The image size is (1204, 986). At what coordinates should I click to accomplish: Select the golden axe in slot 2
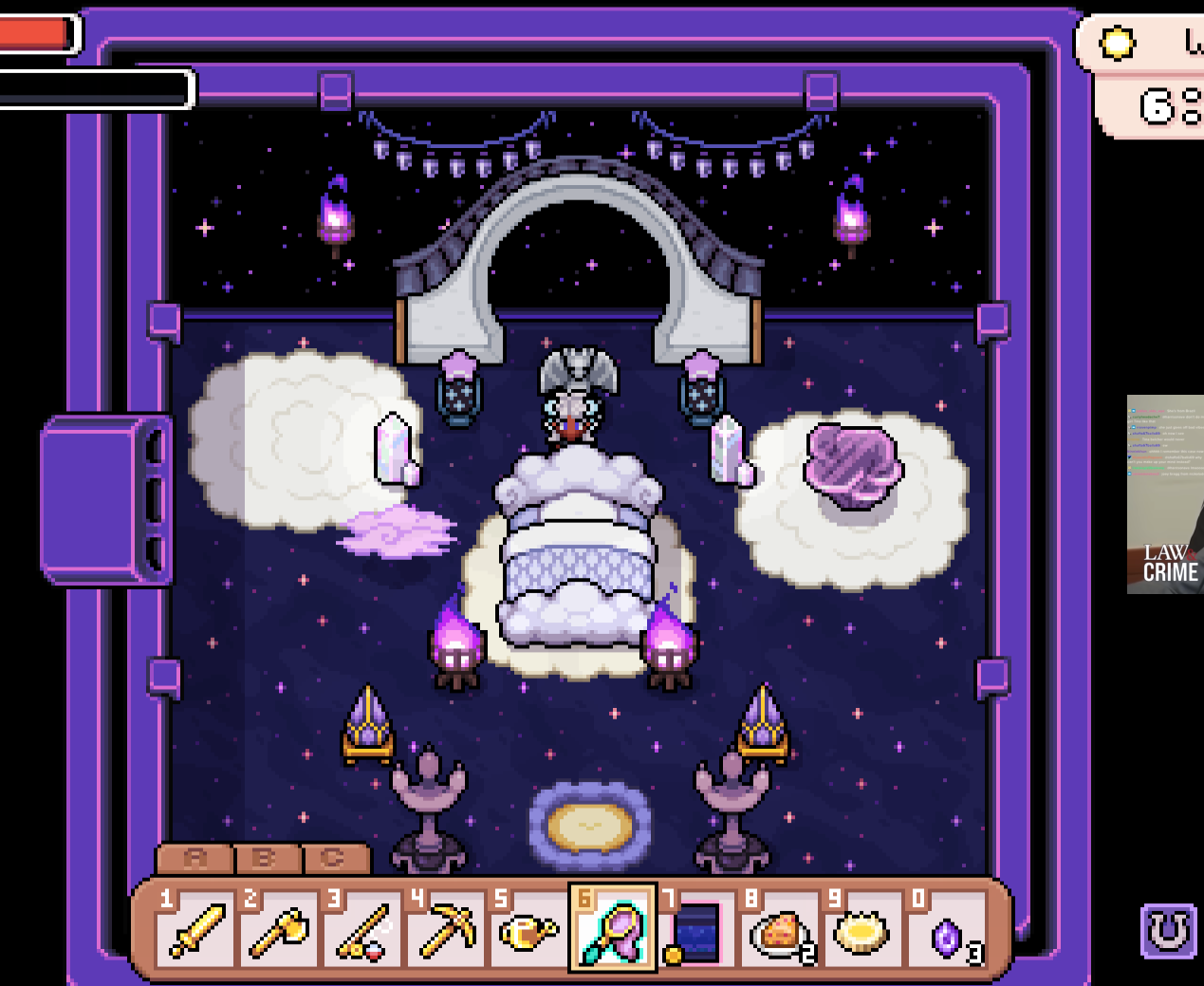pos(279,929)
